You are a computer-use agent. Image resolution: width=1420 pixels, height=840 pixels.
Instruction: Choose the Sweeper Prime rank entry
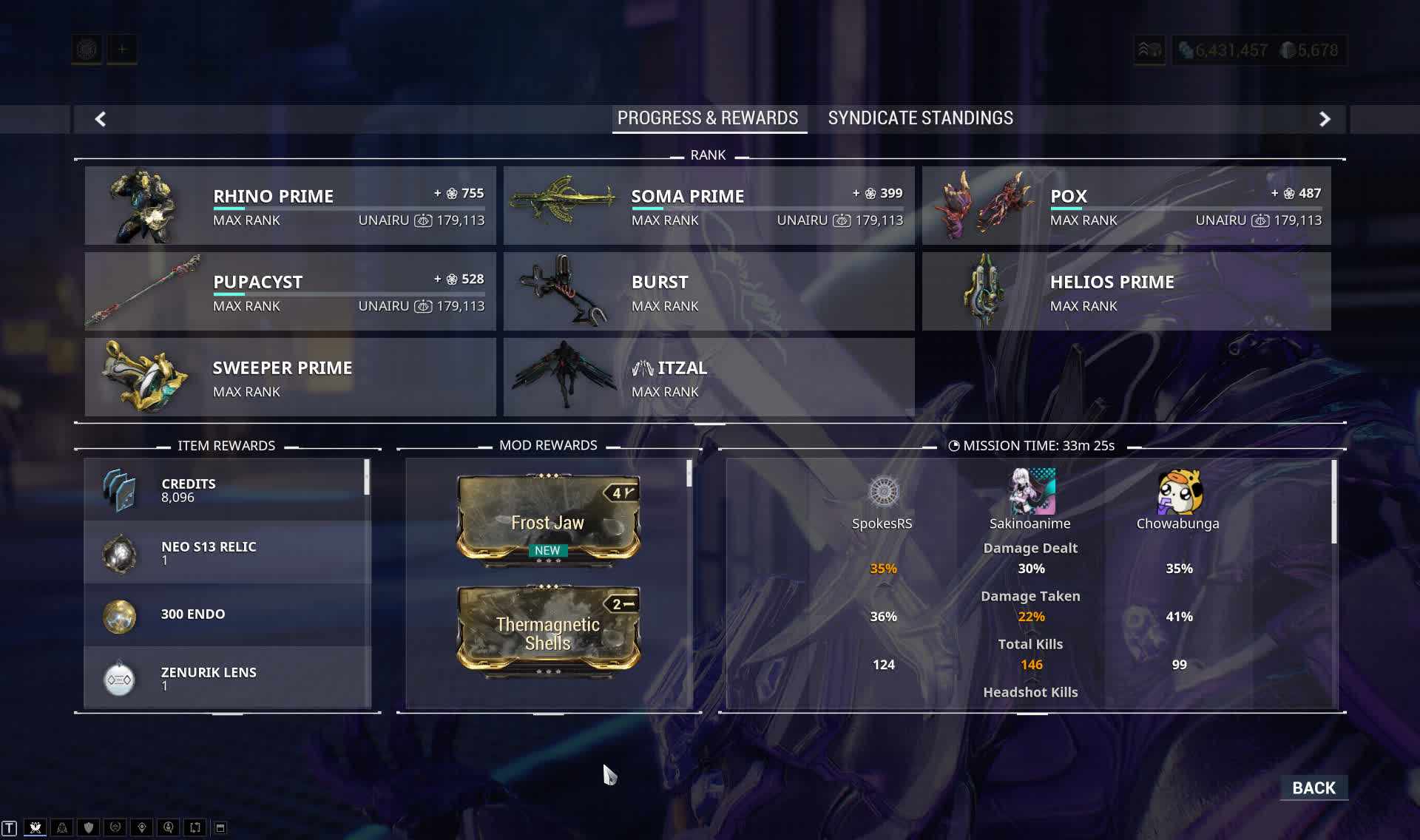click(290, 377)
